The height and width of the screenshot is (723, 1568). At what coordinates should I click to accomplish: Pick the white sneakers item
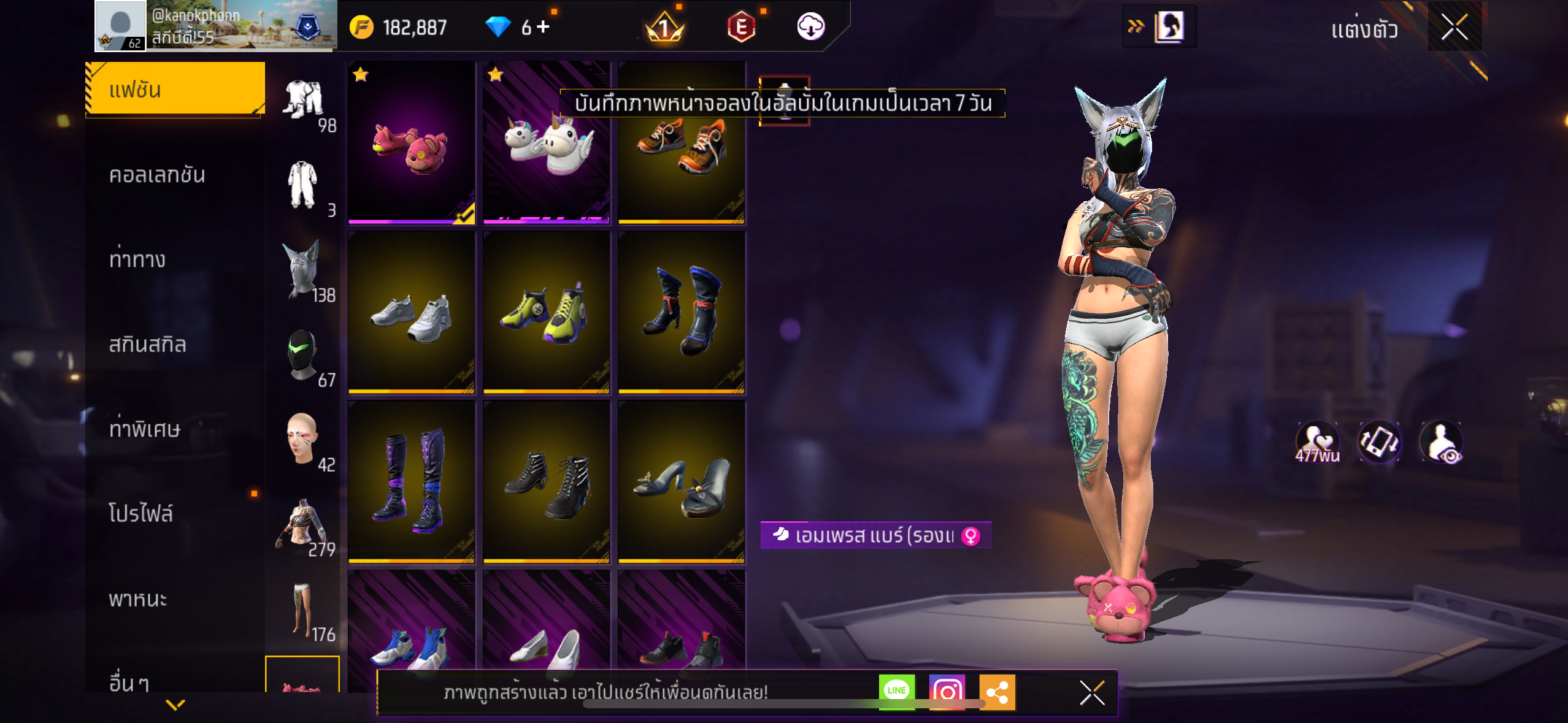click(x=411, y=312)
